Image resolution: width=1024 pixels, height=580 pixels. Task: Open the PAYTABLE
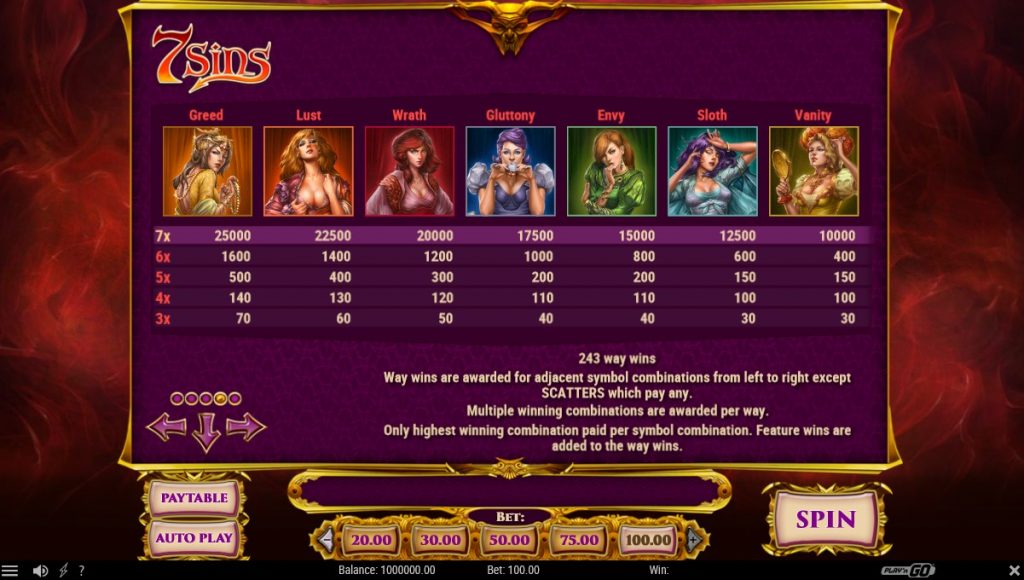tap(194, 498)
